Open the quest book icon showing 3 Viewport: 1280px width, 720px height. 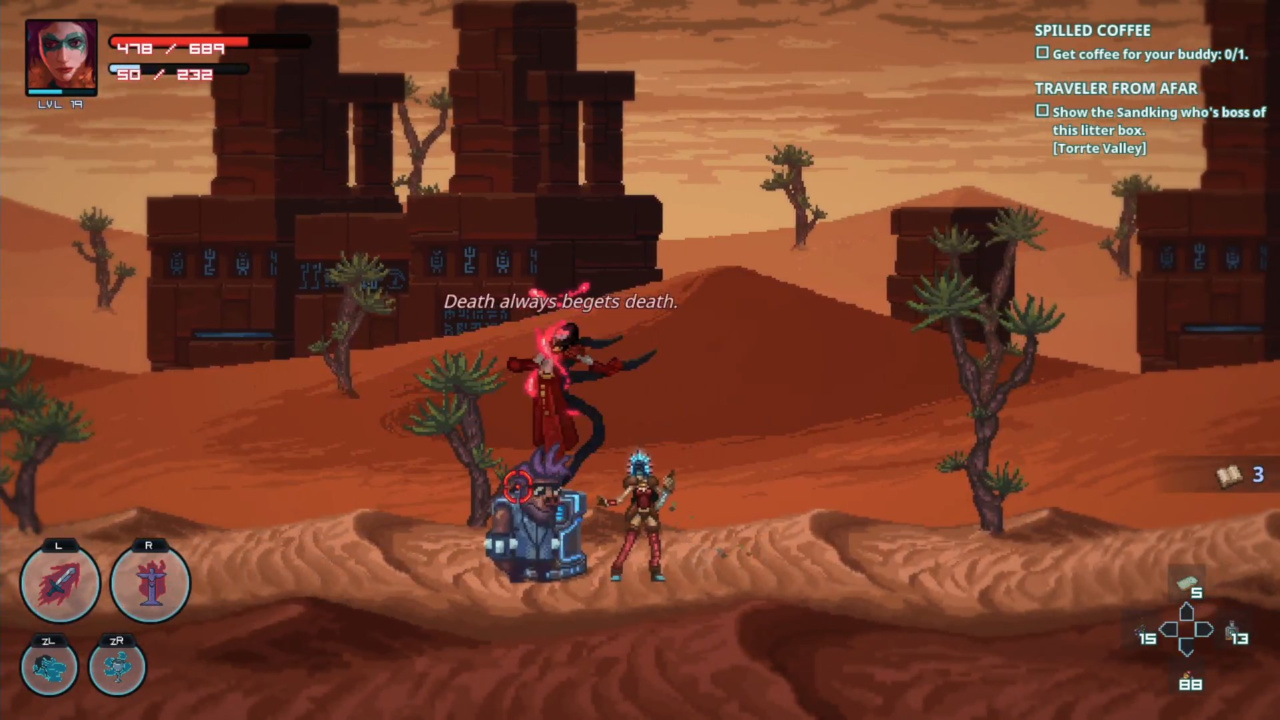pyautogui.click(x=1229, y=474)
